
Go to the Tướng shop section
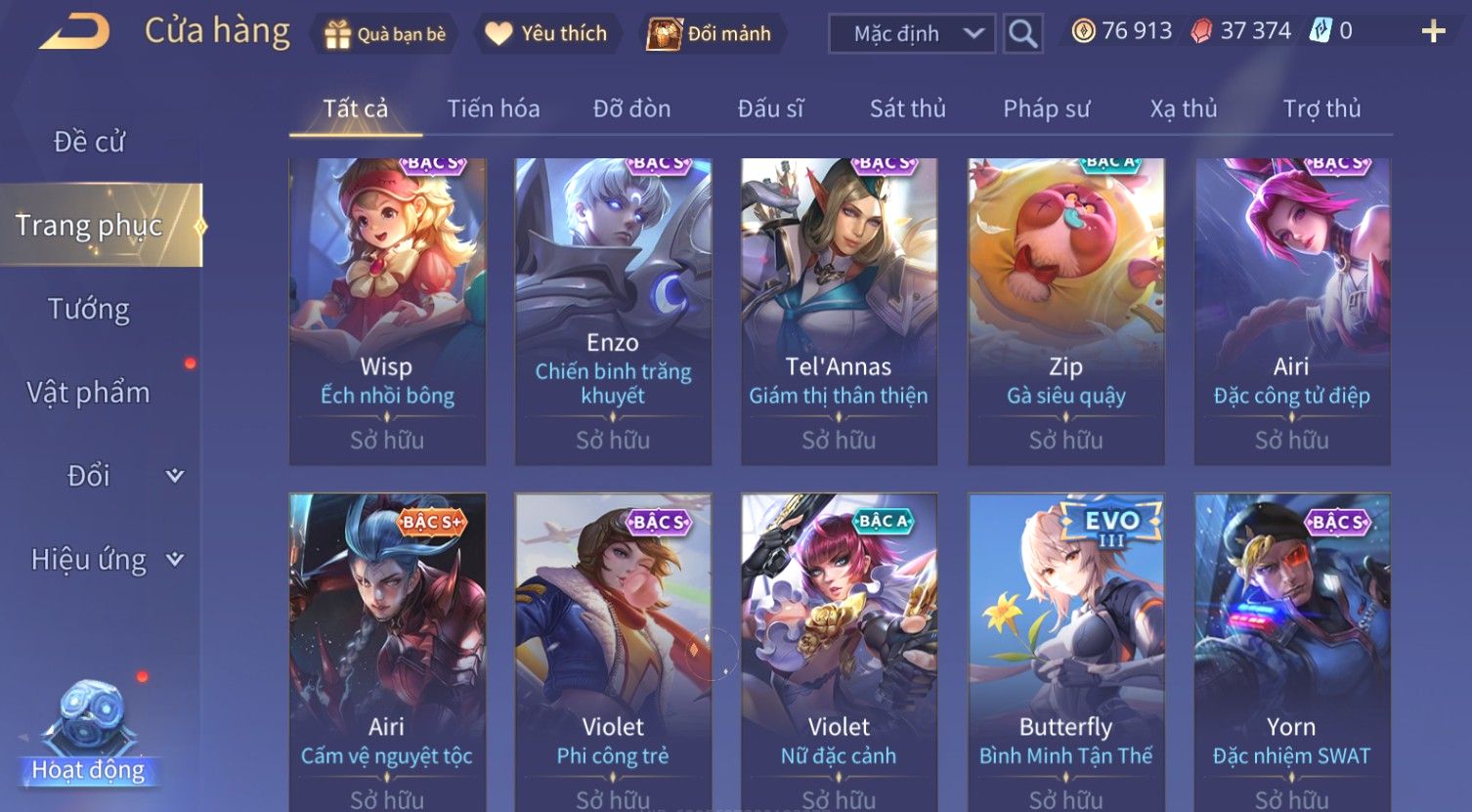(x=89, y=309)
